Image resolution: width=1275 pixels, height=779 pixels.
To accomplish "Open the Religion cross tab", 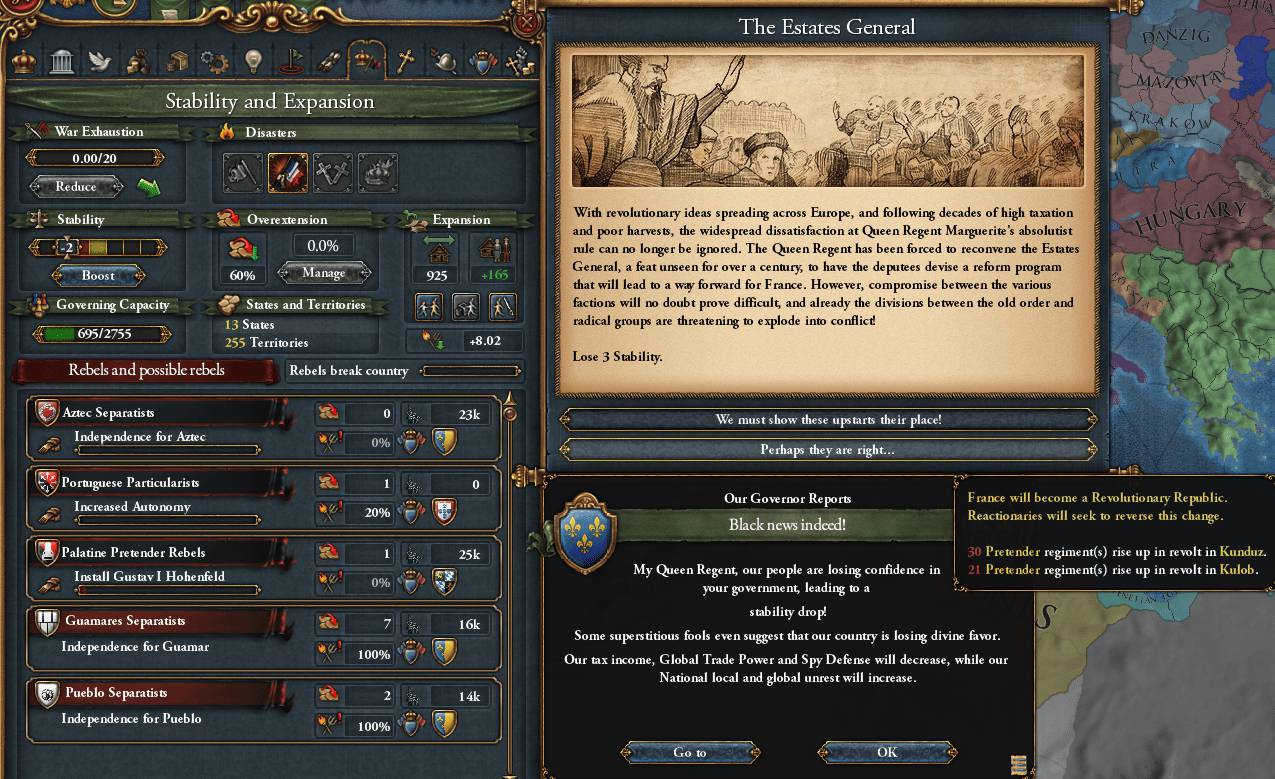I will [x=405, y=62].
